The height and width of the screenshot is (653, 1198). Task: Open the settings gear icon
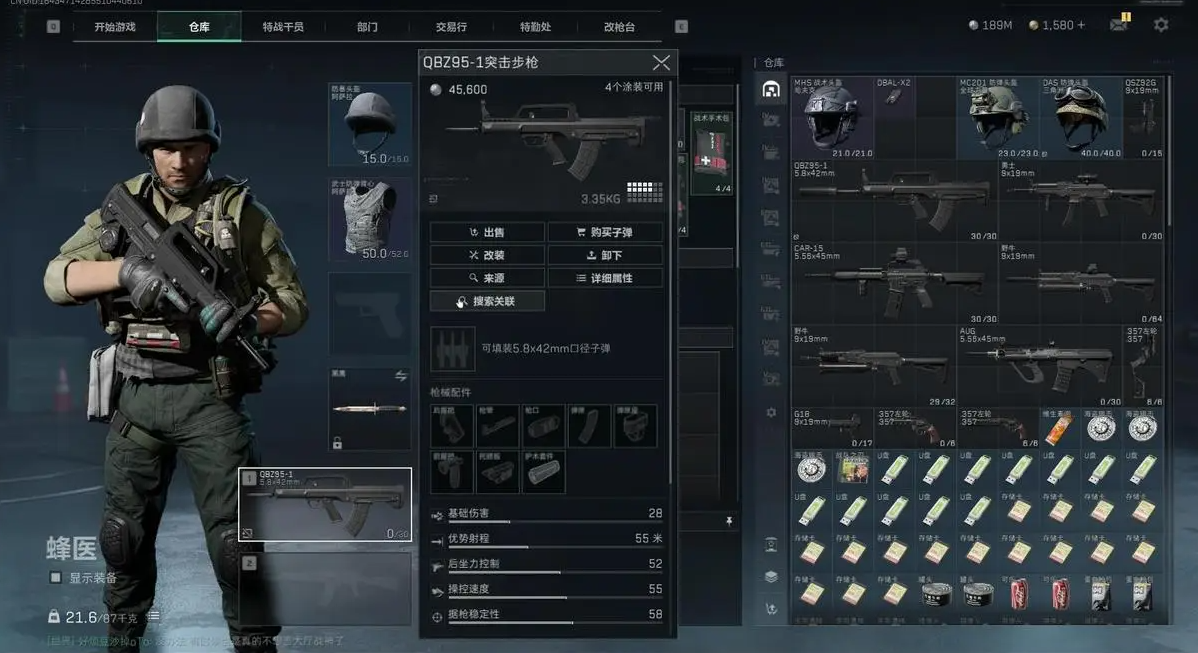[1160, 25]
